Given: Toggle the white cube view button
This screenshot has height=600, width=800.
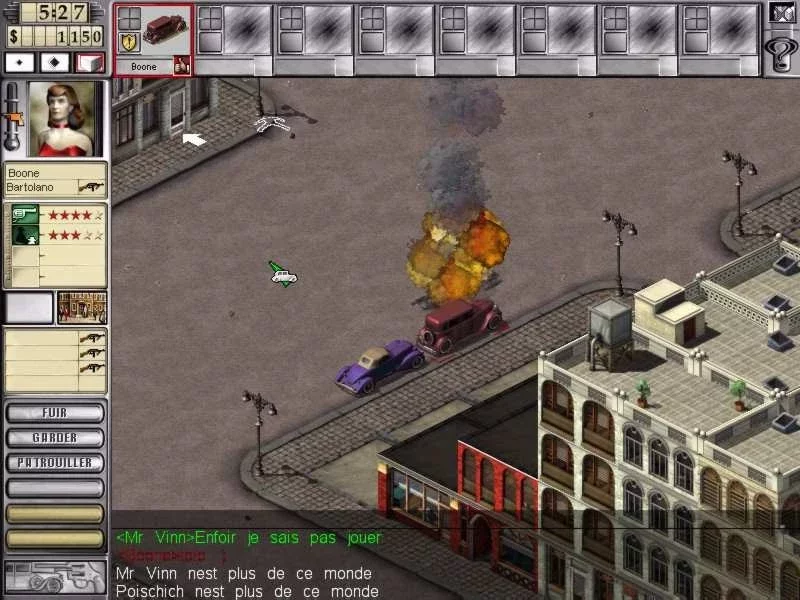Looking at the screenshot, I should point(90,62).
